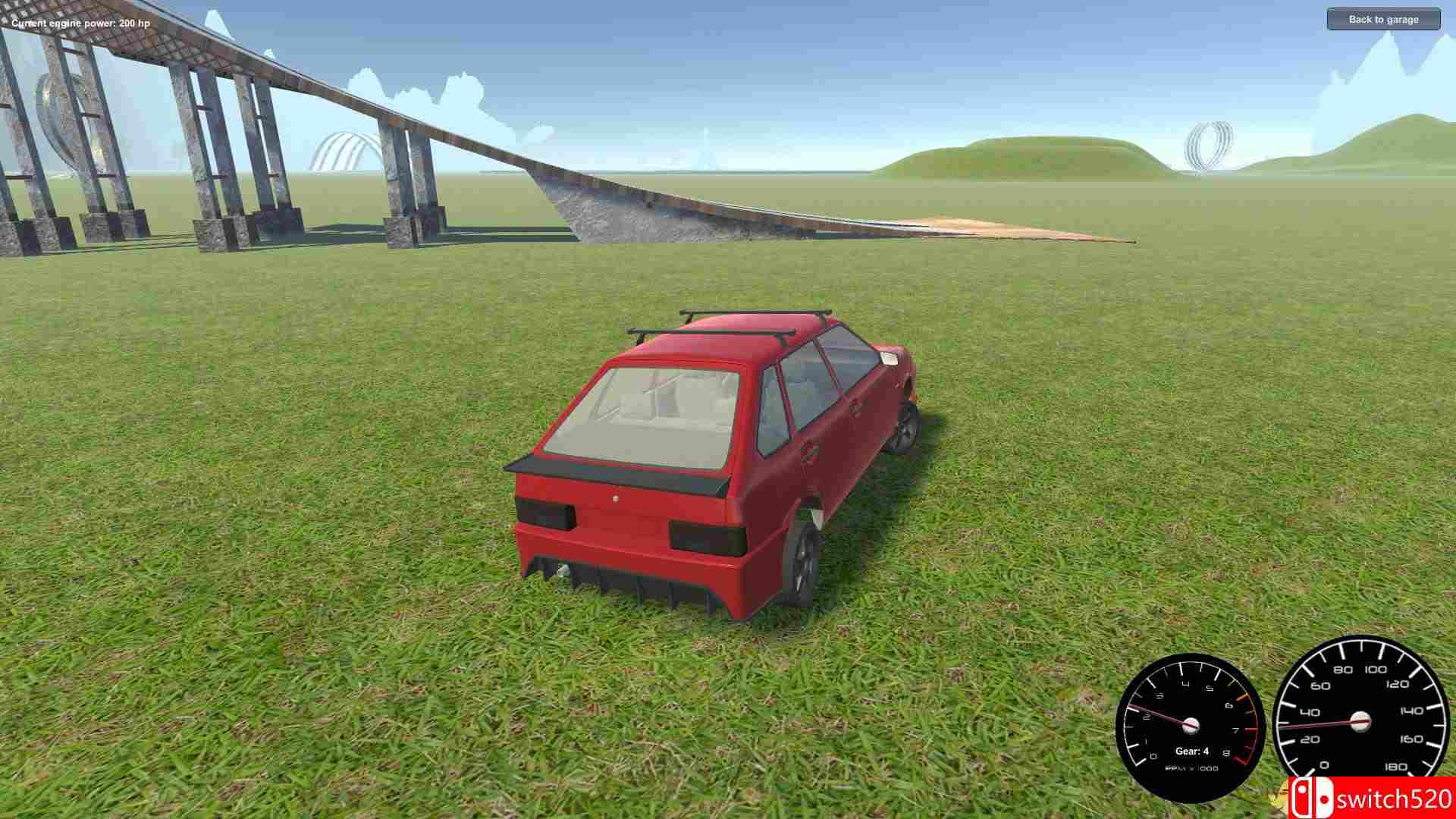This screenshot has height=819, width=1456.
Task: Click the Current engine power HUD text
Action: point(80,24)
